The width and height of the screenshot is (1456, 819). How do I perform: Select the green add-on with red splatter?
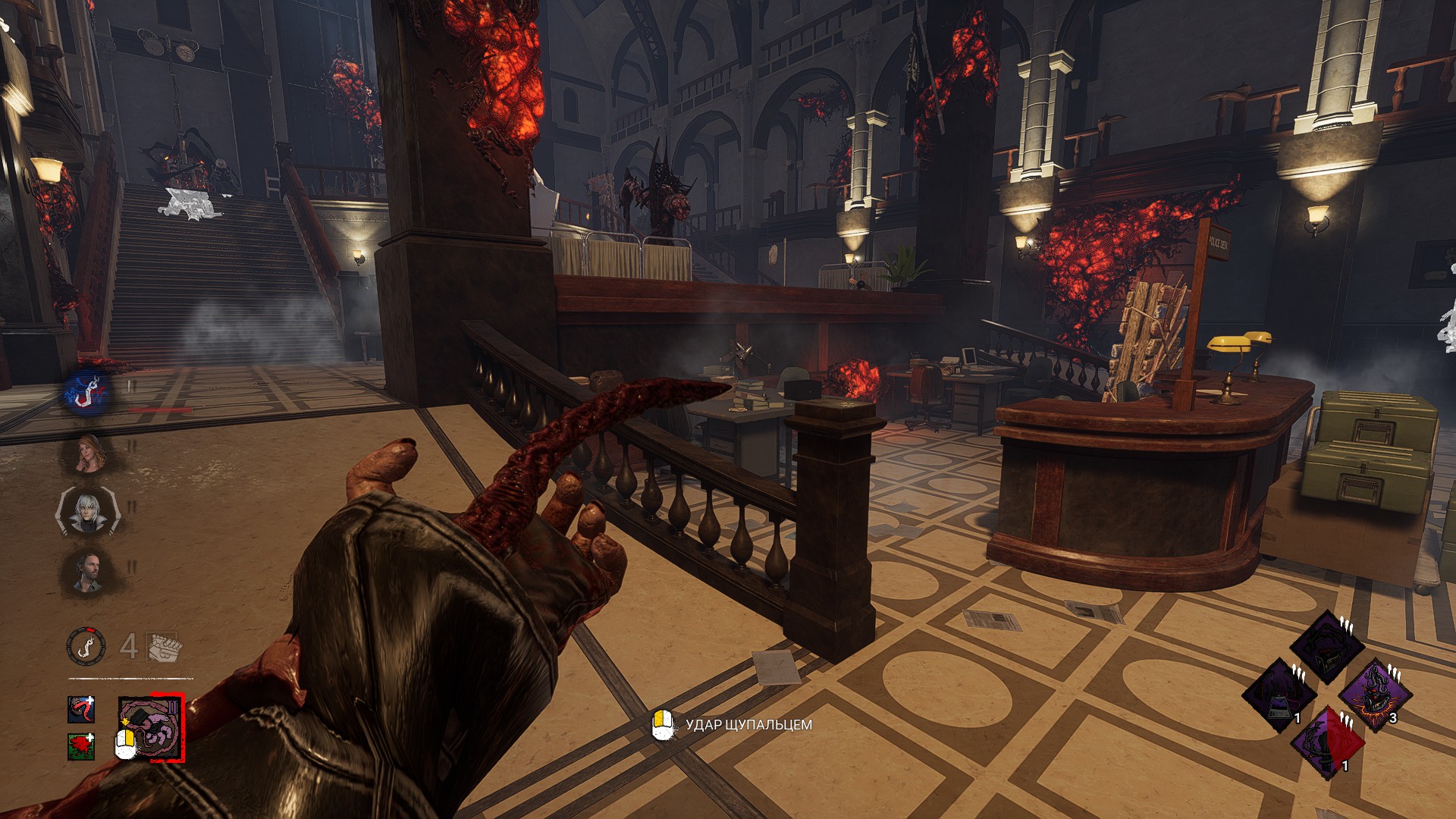point(80,746)
